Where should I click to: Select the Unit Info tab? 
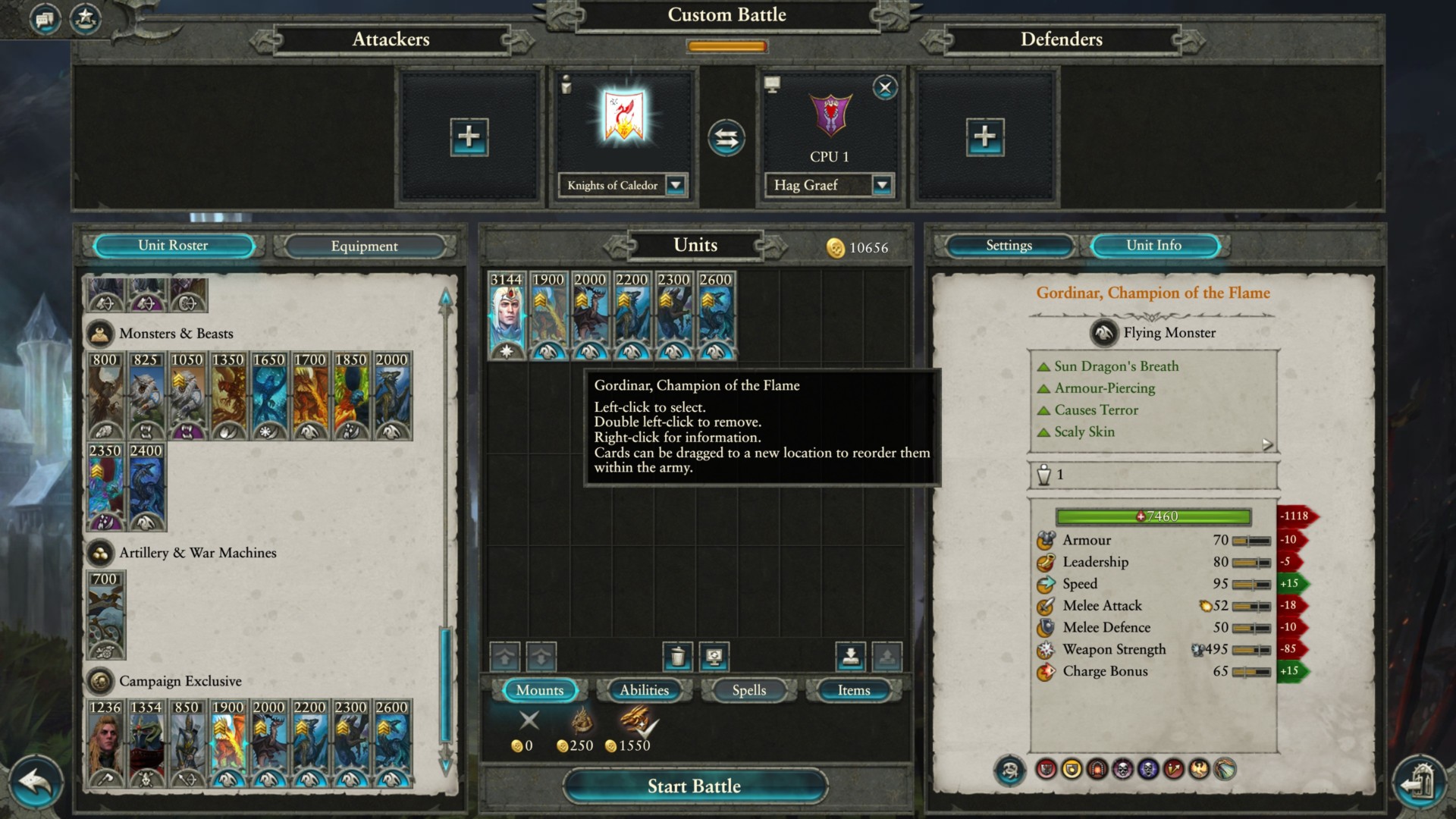pos(1153,246)
